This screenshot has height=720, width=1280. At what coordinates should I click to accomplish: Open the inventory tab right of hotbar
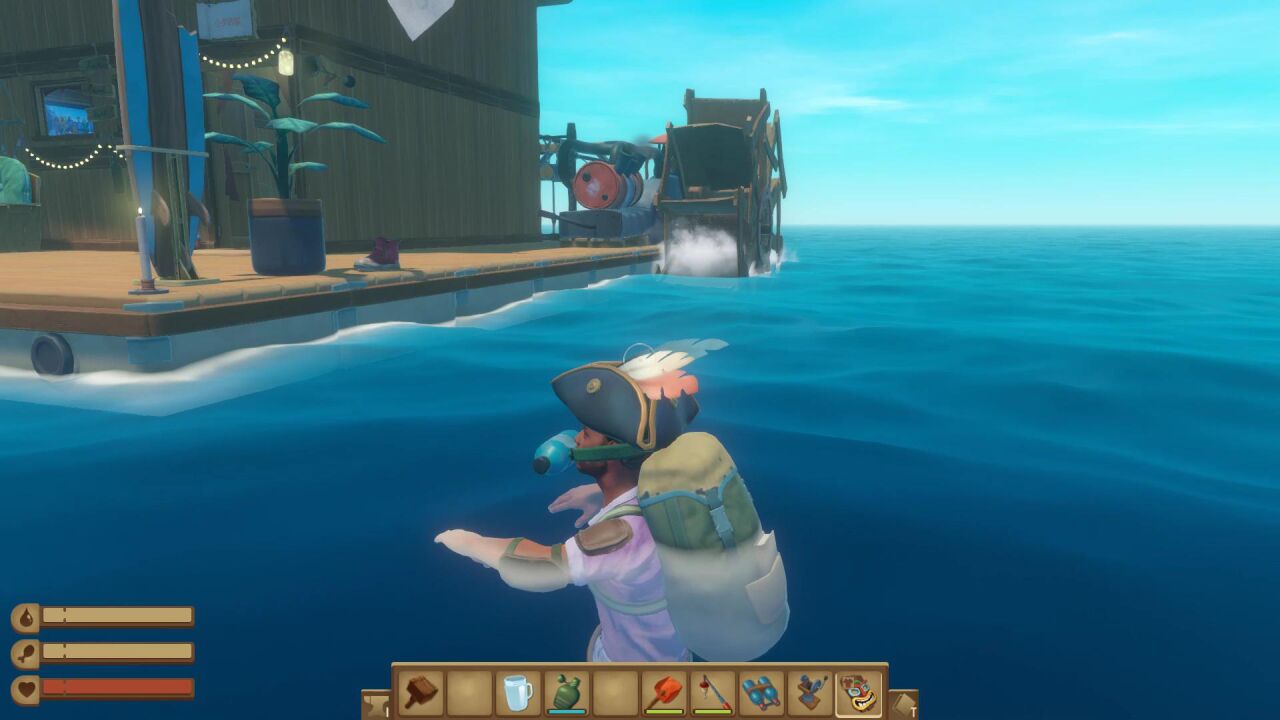902,704
